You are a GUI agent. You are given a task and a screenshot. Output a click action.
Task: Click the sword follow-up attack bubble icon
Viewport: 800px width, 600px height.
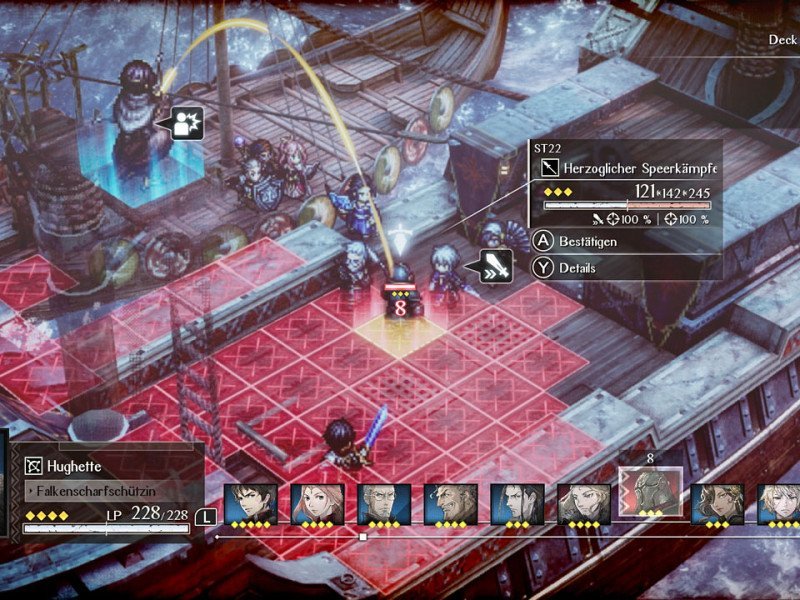click(496, 265)
